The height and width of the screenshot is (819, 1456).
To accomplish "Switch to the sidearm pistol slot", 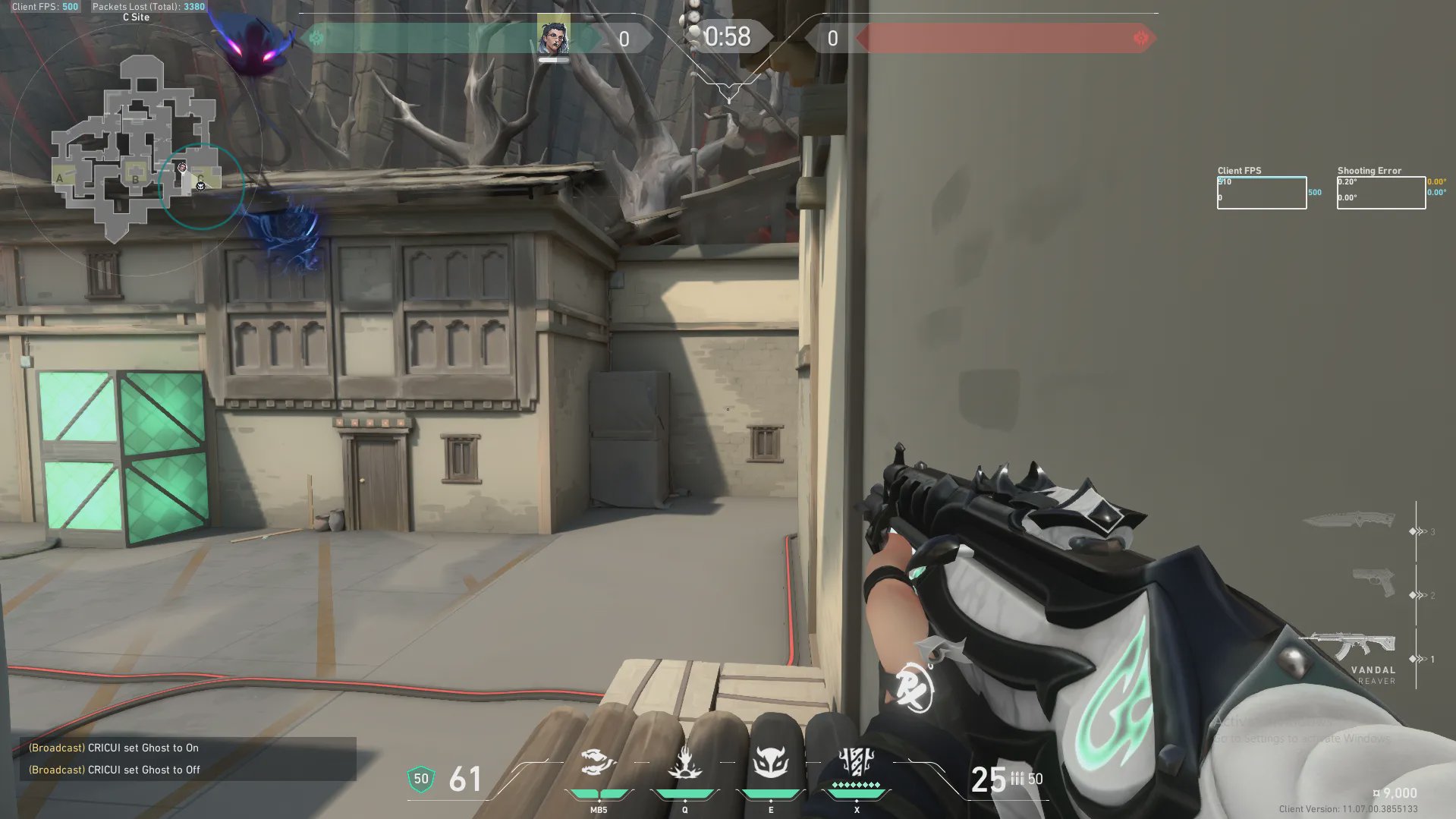I will 1373,583.
